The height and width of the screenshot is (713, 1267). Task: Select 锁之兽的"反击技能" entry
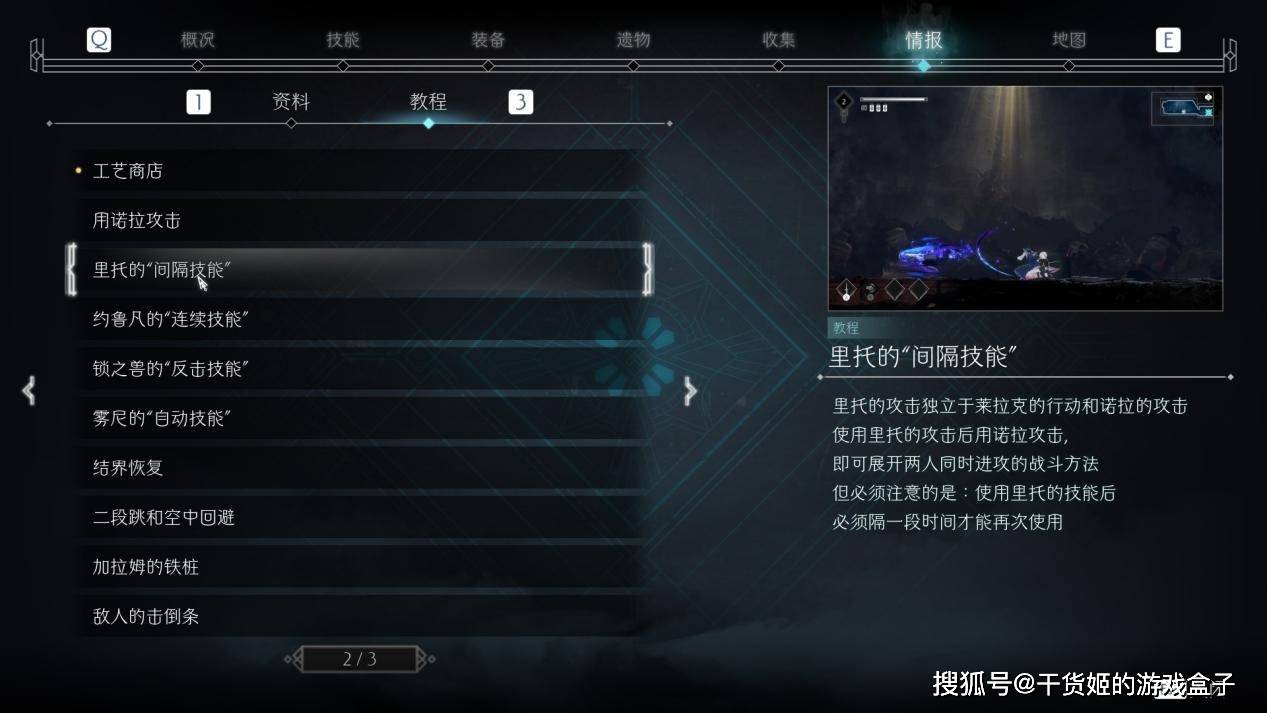[360, 369]
